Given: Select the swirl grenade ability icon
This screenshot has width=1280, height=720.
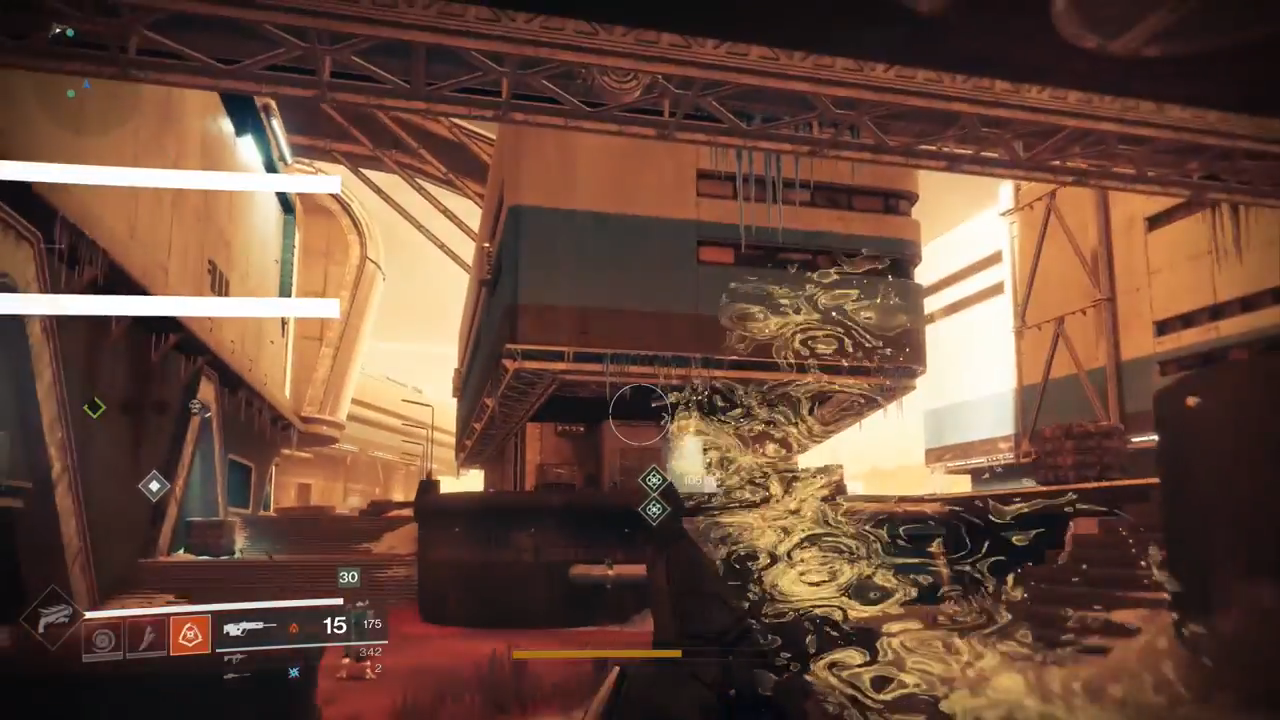Looking at the screenshot, I should tap(103, 638).
